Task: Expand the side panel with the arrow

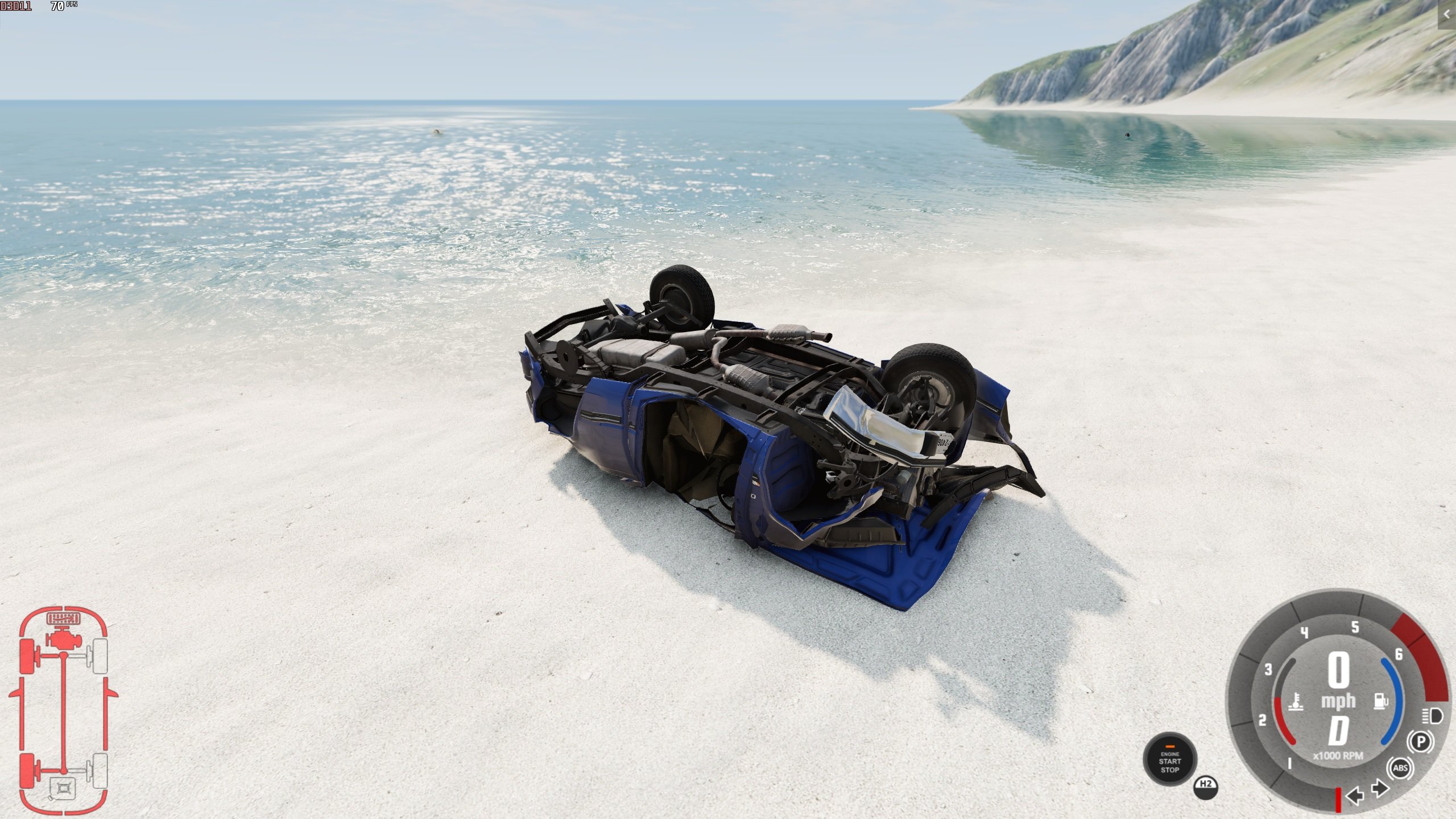Action: click(1446, 14)
